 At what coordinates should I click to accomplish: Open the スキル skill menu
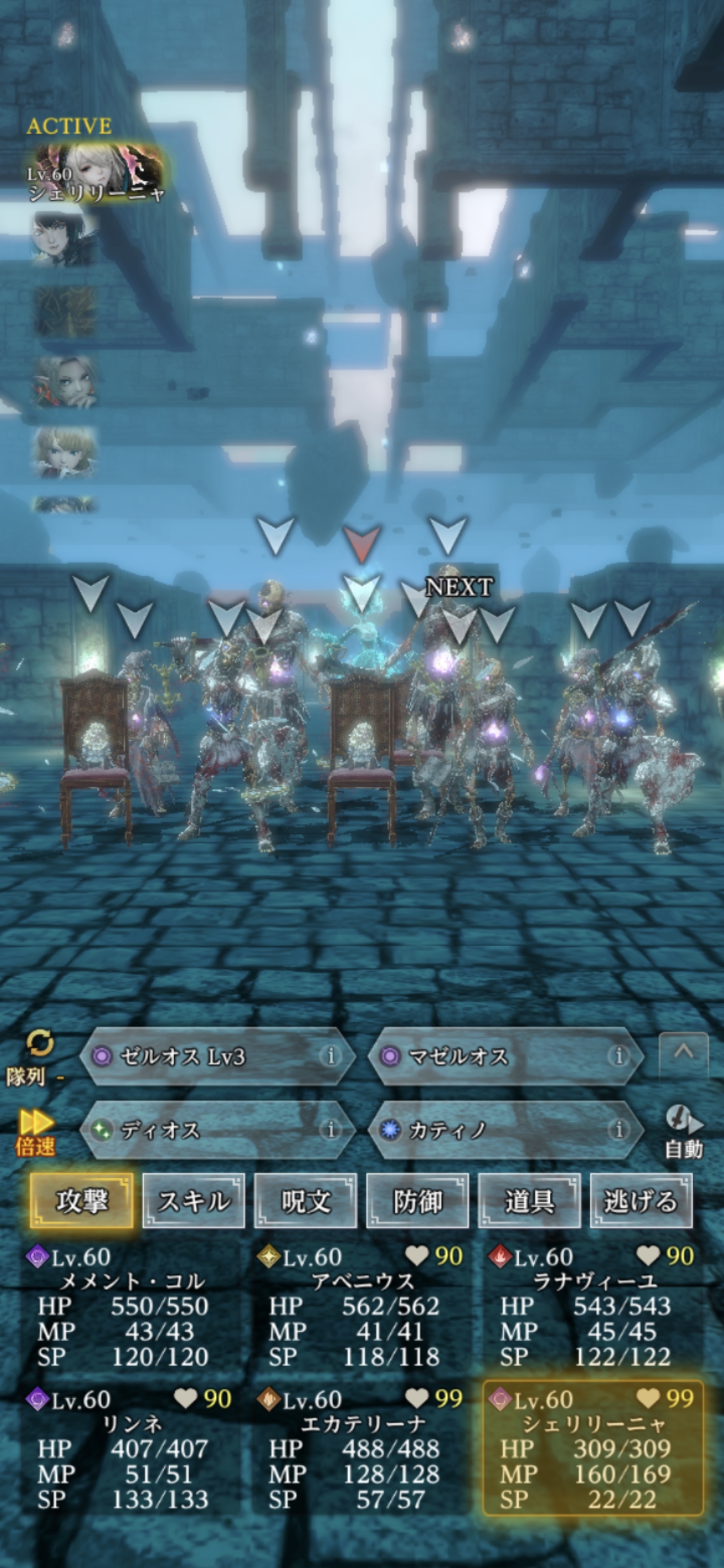click(x=194, y=1201)
